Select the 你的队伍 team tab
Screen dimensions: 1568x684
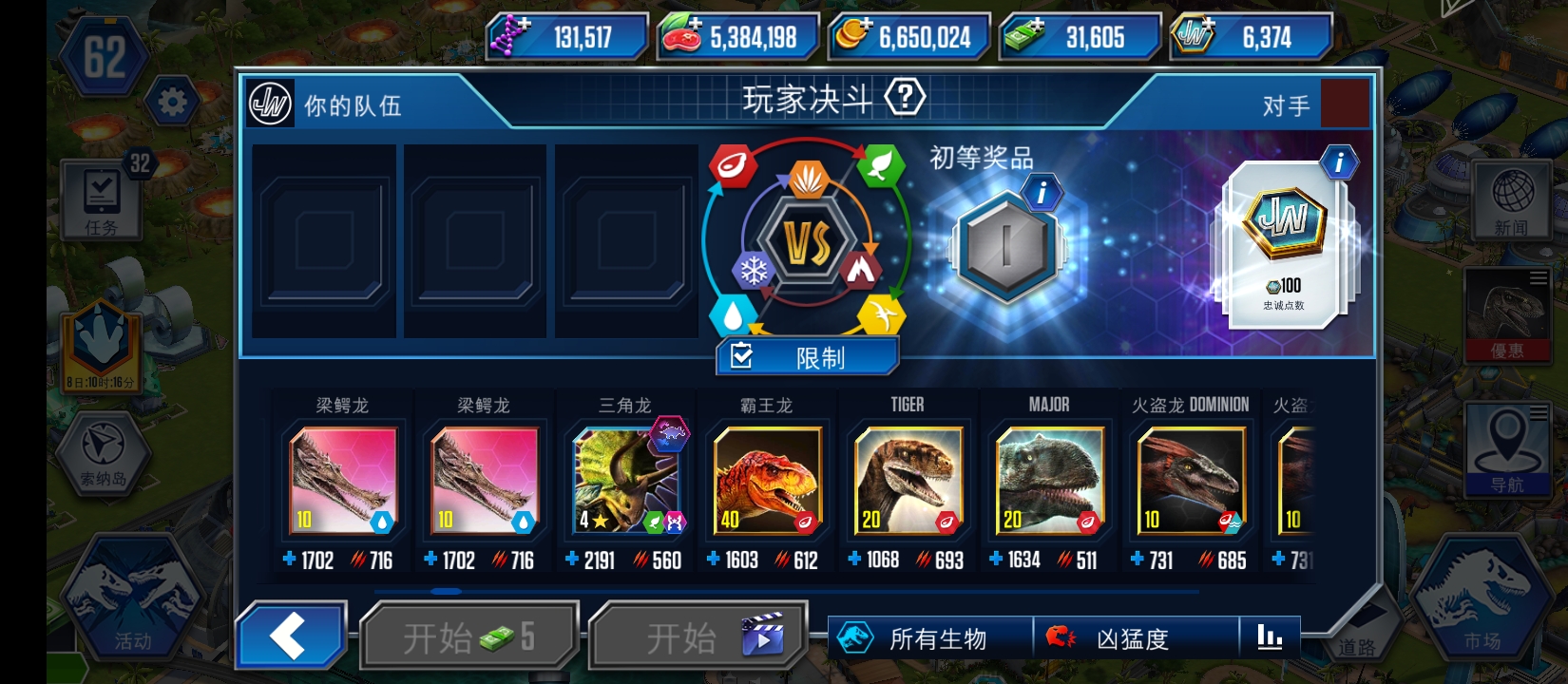[352, 106]
